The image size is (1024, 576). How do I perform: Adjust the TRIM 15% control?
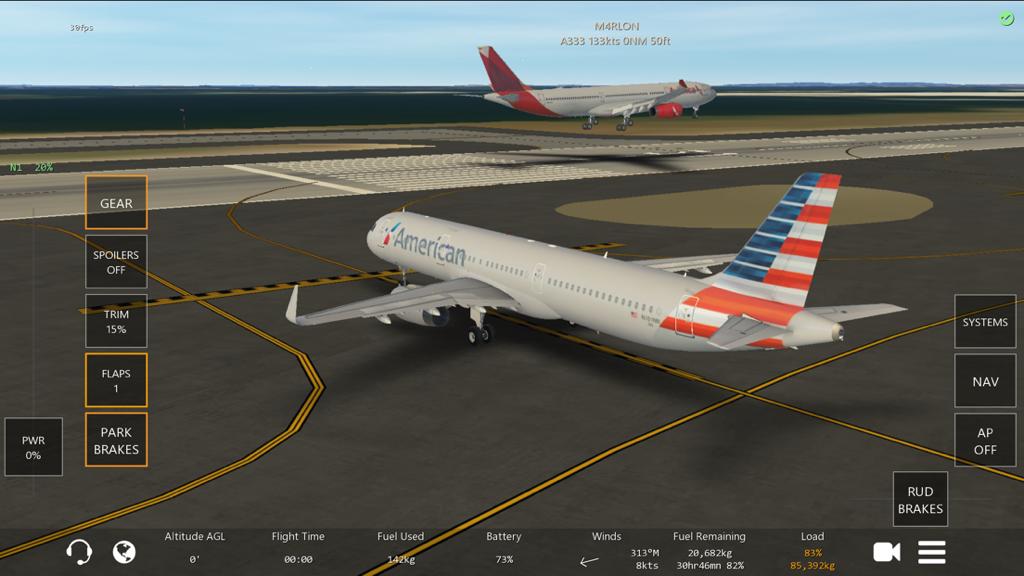pos(116,321)
